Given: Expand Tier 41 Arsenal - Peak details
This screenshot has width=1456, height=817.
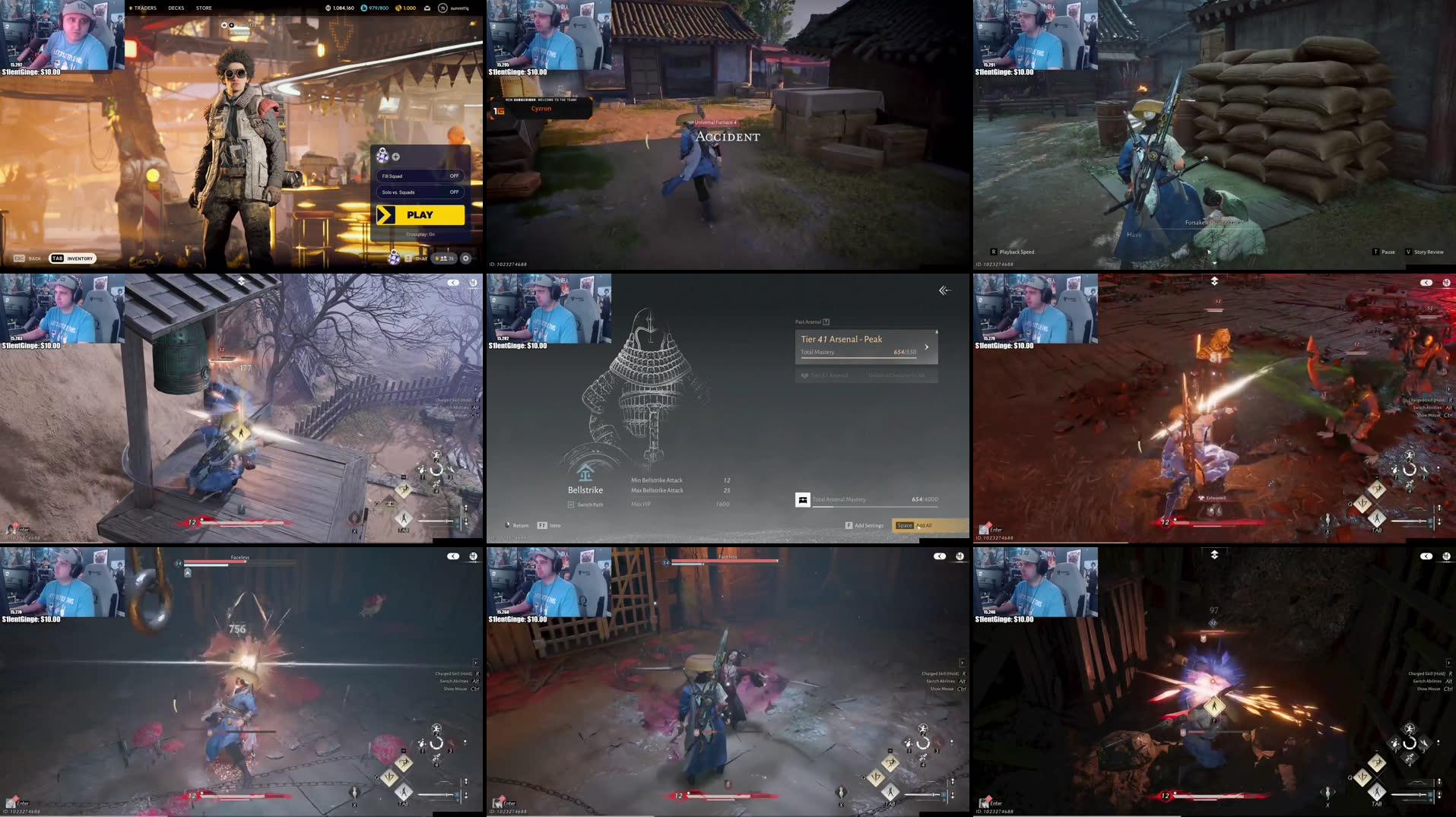Looking at the screenshot, I should [927, 347].
